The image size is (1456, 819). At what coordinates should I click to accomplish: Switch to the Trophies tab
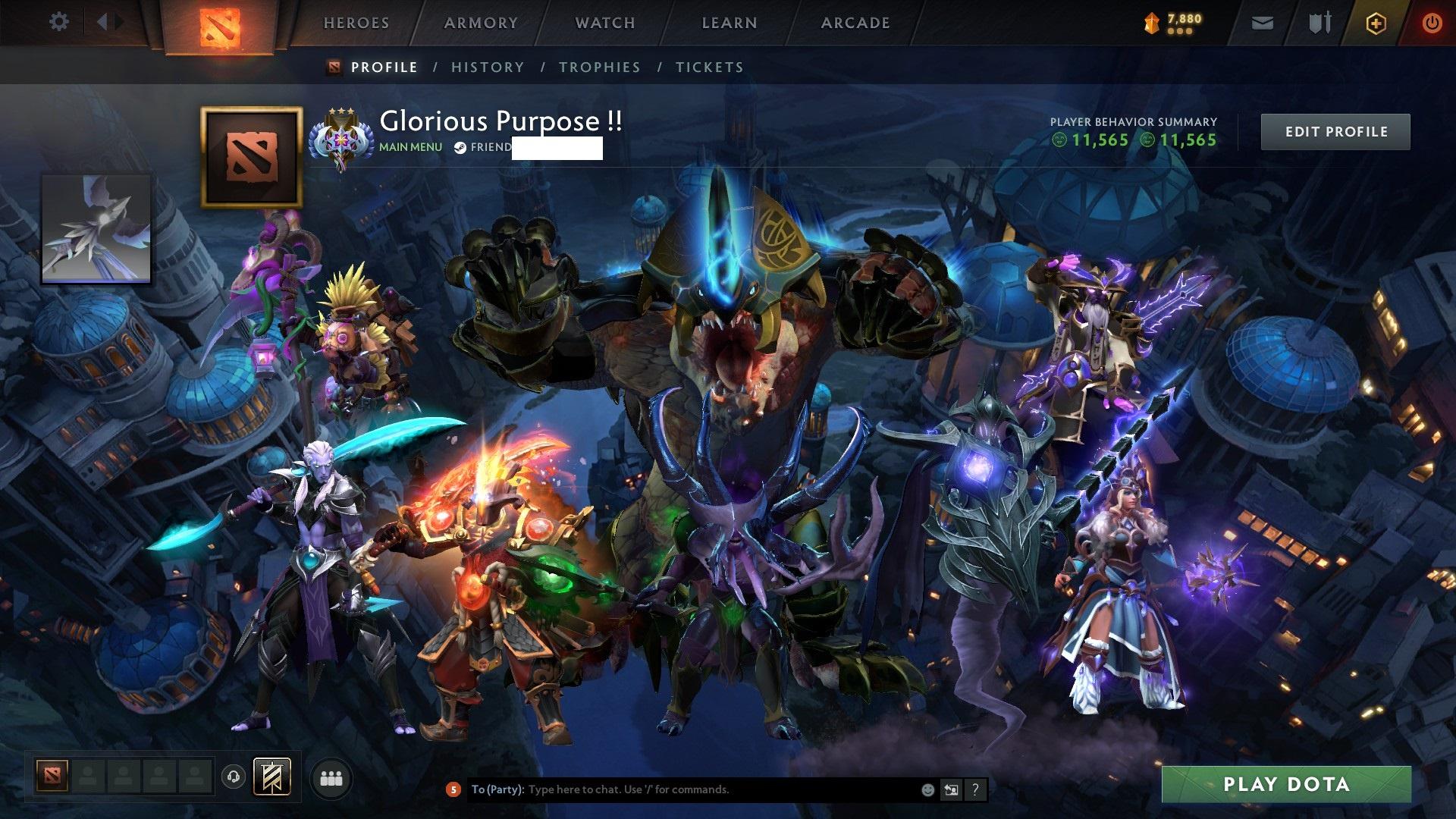tap(599, 67)
